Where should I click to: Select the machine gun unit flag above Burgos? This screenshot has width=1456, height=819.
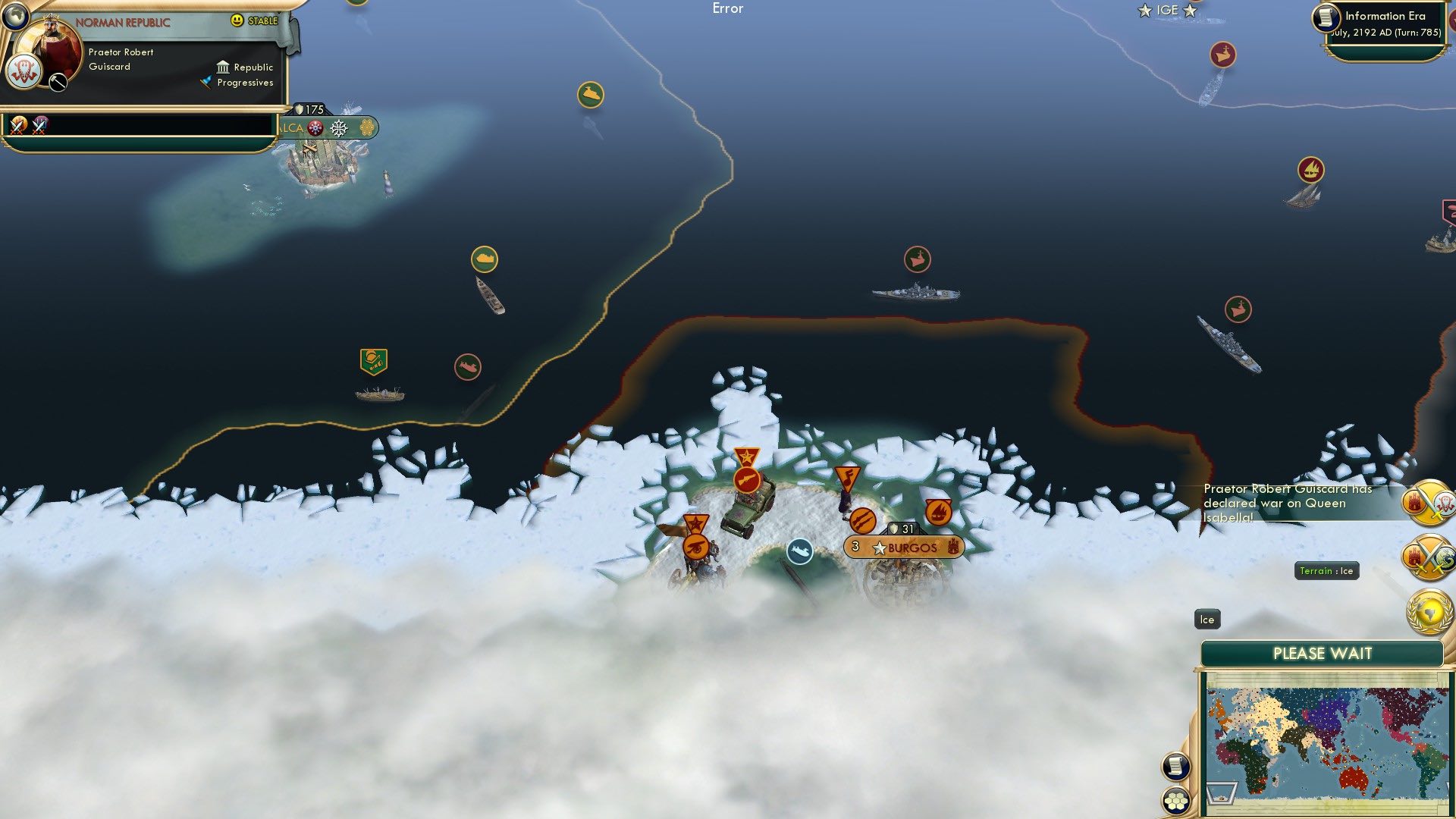(x=748, y=481)
